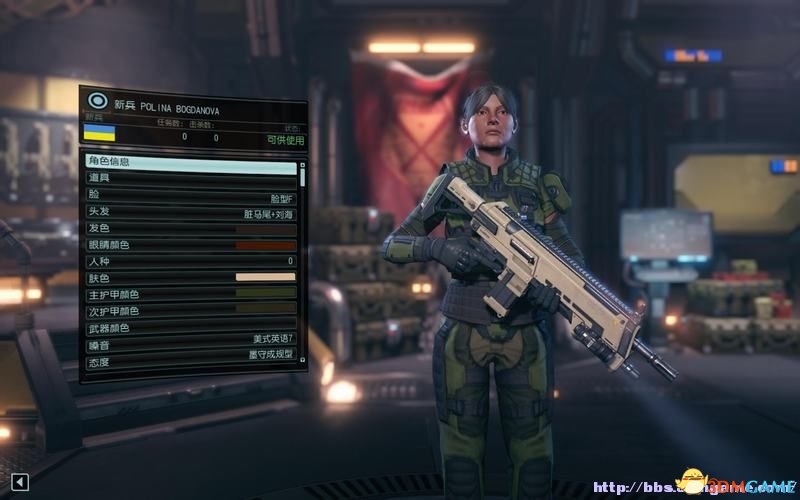Viewport: 800px width, 500px height.
Task: Change the 嗓音 voice setting
Action: (x=190, y=345)
